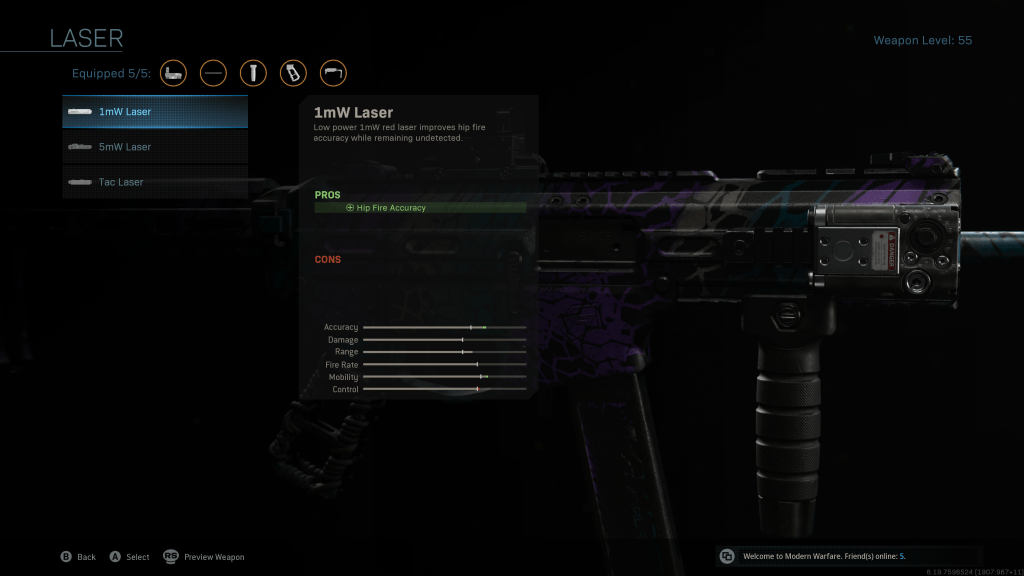Open the Preview Weapon view

[x=204, y=557]
